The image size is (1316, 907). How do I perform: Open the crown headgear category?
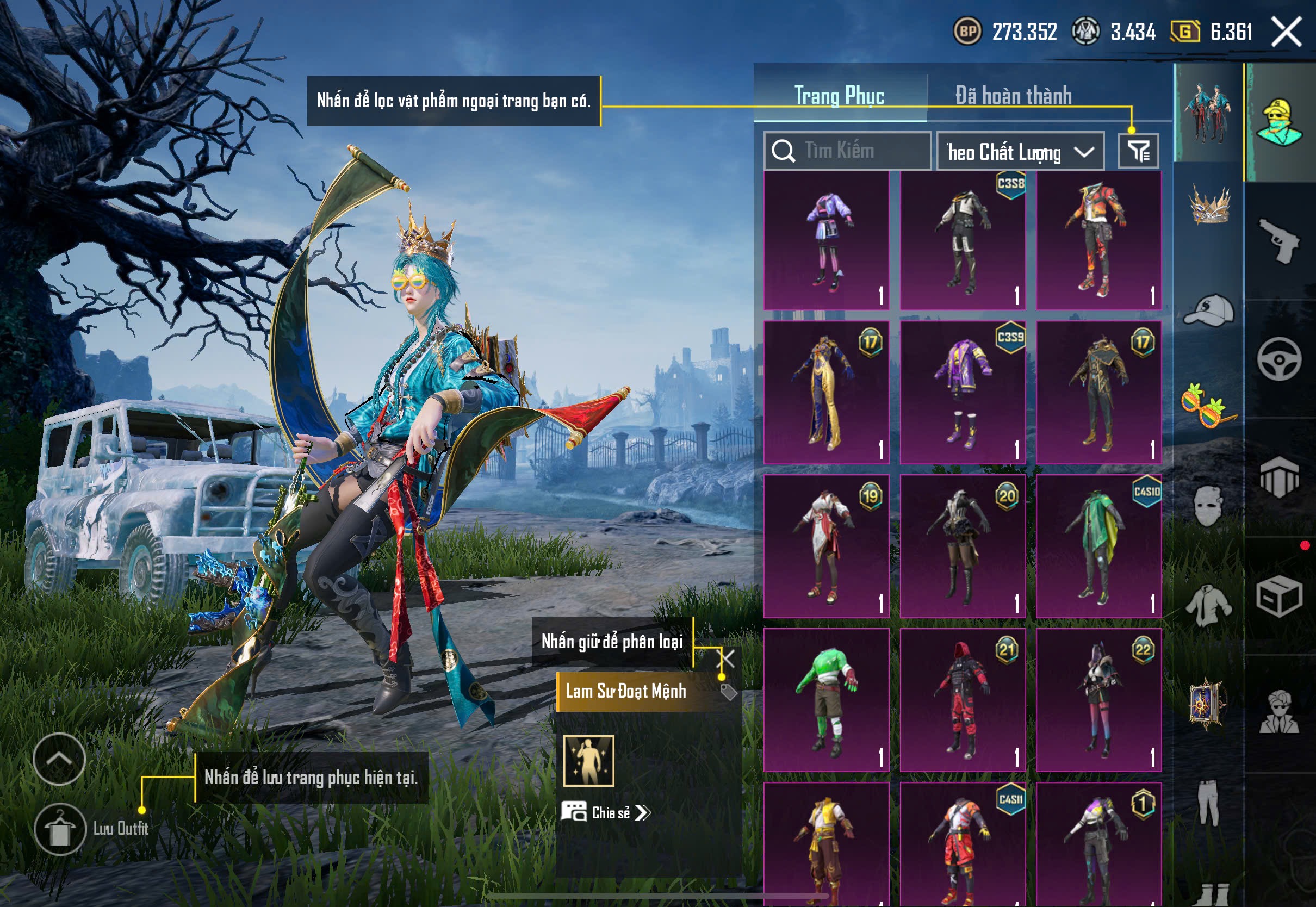(1209, 204)
